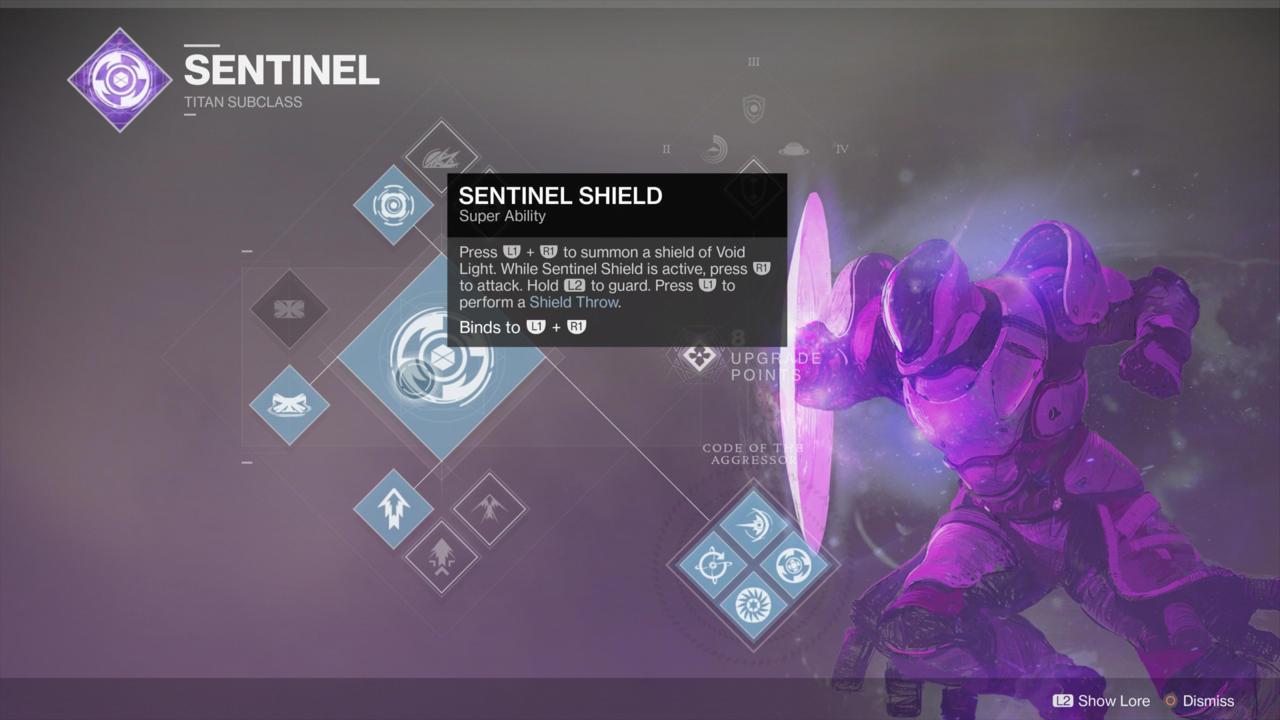
Task: Switch to subclass path IV
Action: point(793,147)
